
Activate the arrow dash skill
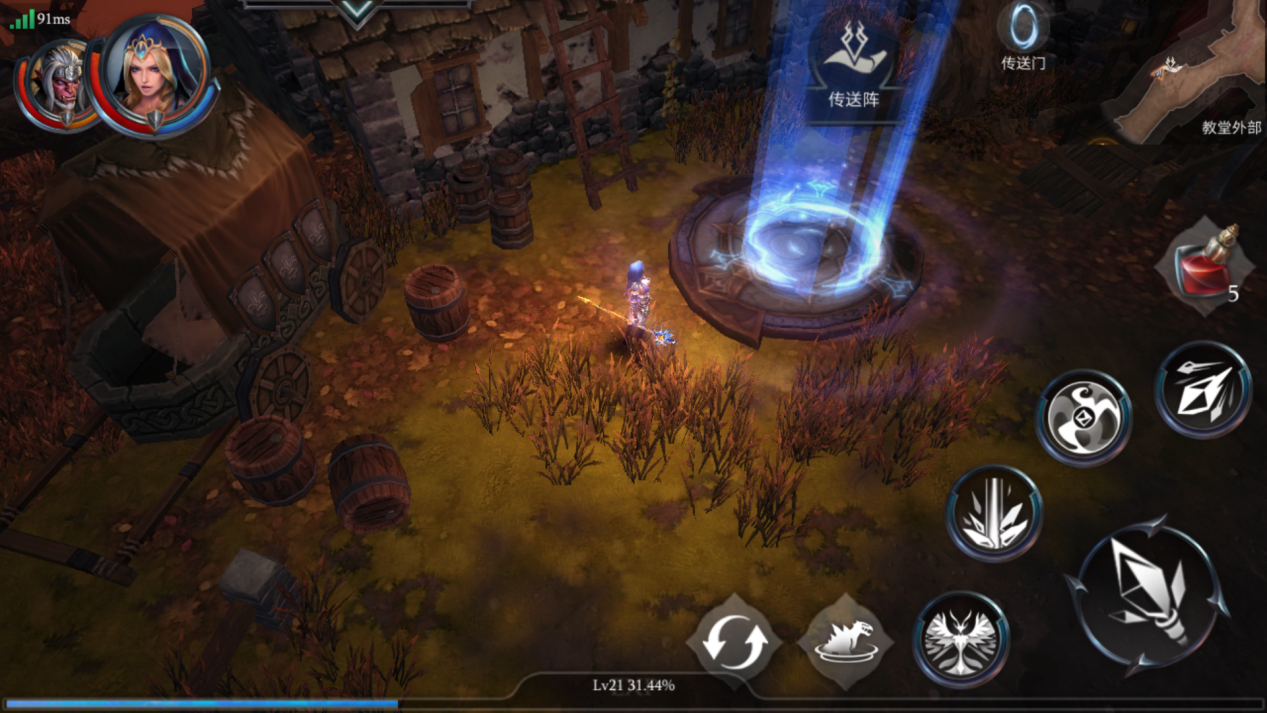[1203, 390]
